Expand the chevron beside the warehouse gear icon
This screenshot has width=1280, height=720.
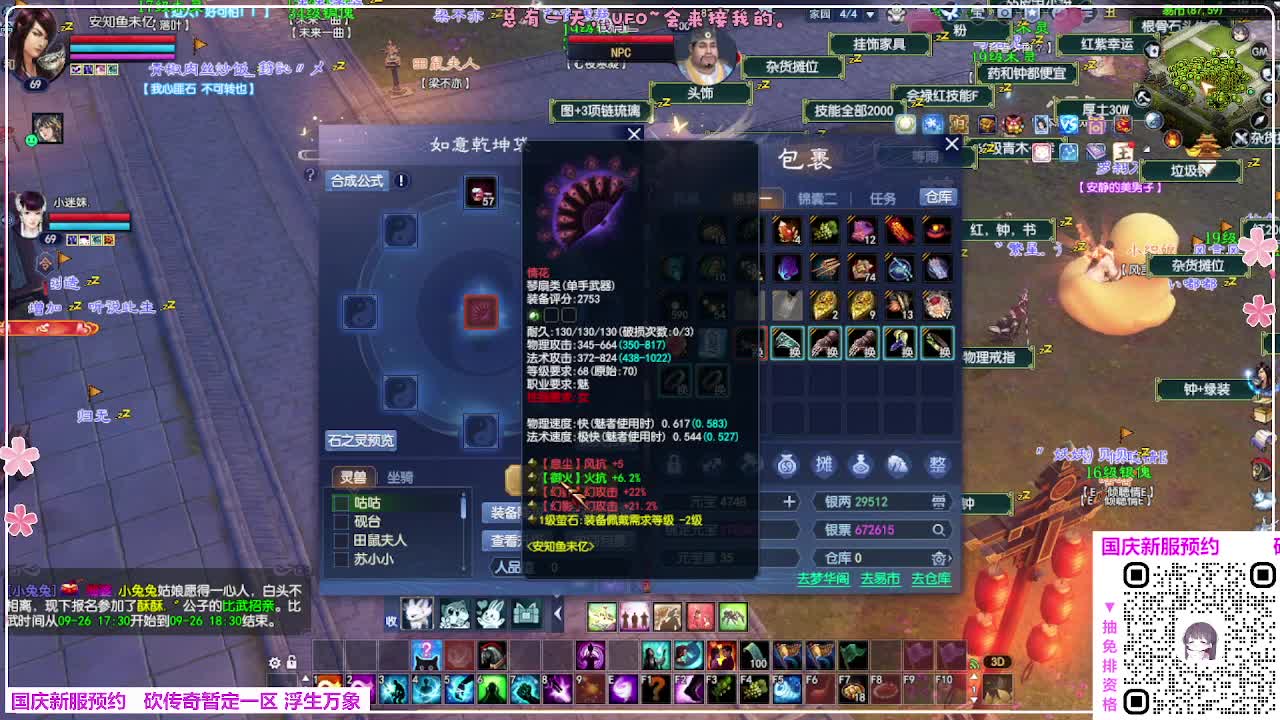(x=950, y=559)
